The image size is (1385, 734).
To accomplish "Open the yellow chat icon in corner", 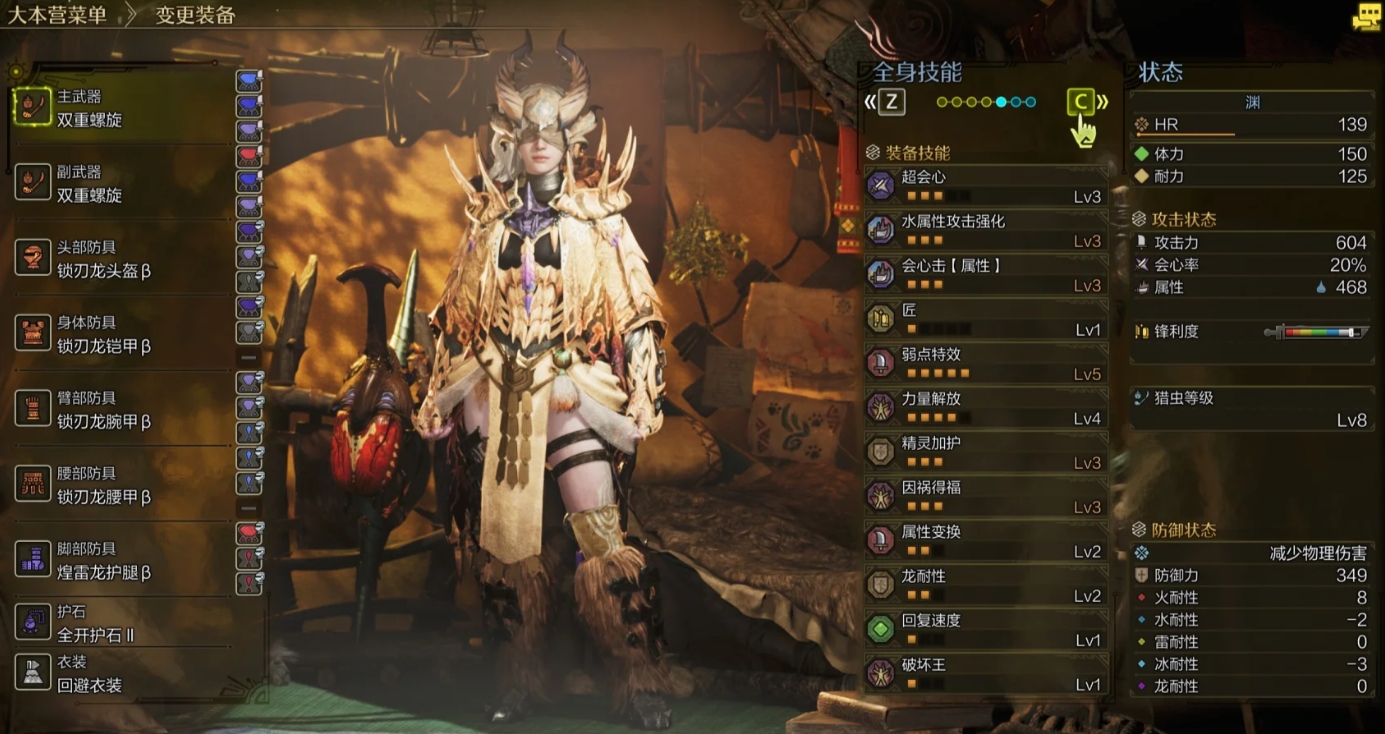I will [1366, 17].
